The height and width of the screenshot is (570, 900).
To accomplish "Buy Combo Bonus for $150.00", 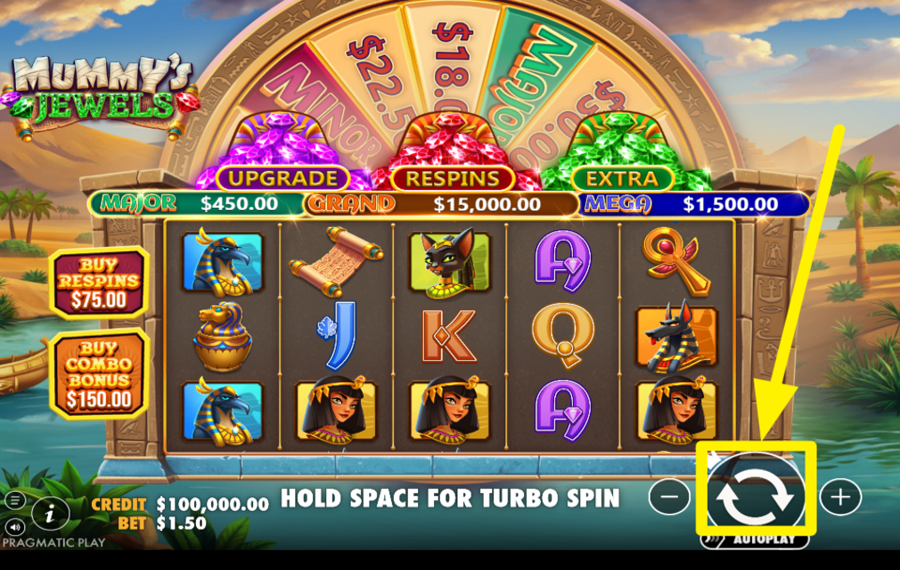I will click(98, 373).
